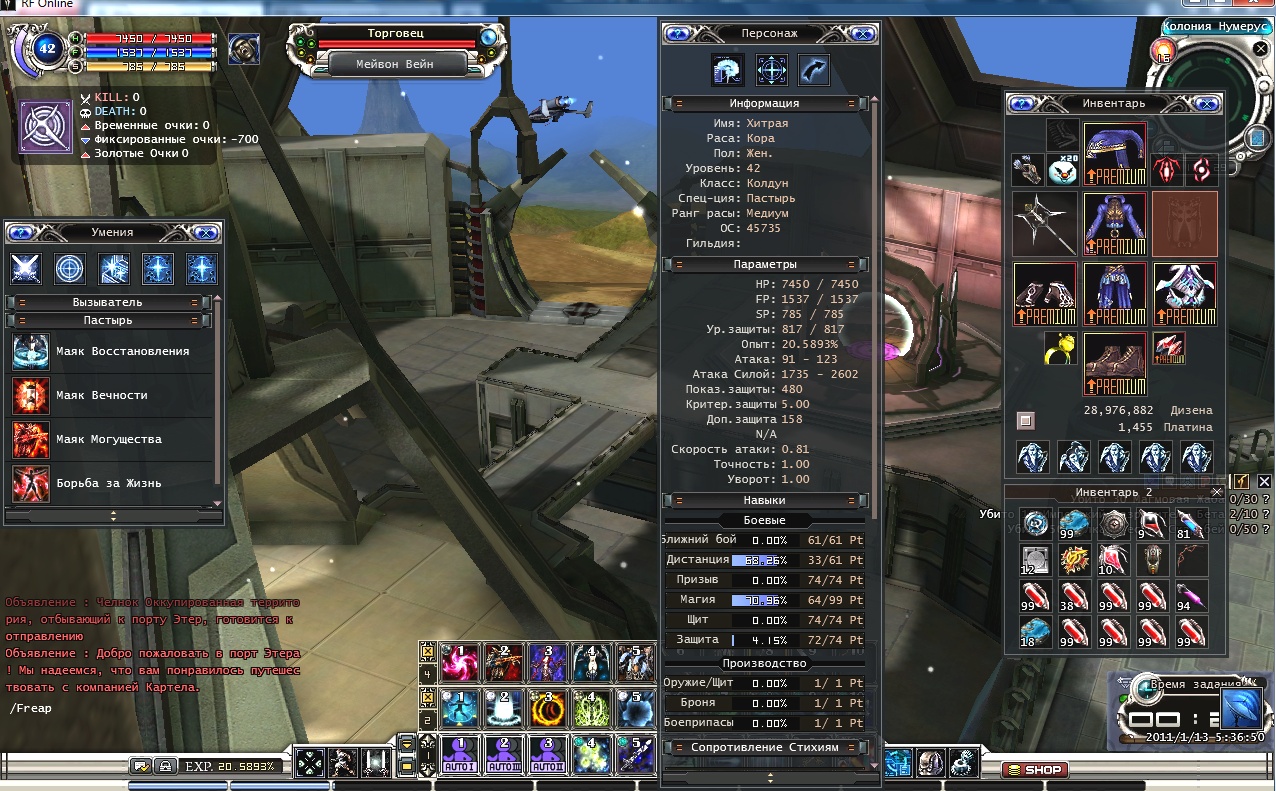The height and width of the screenshot is (791, 1276).
Task: Click the yellow ring accessory slot
Action: pos(1061,348)
